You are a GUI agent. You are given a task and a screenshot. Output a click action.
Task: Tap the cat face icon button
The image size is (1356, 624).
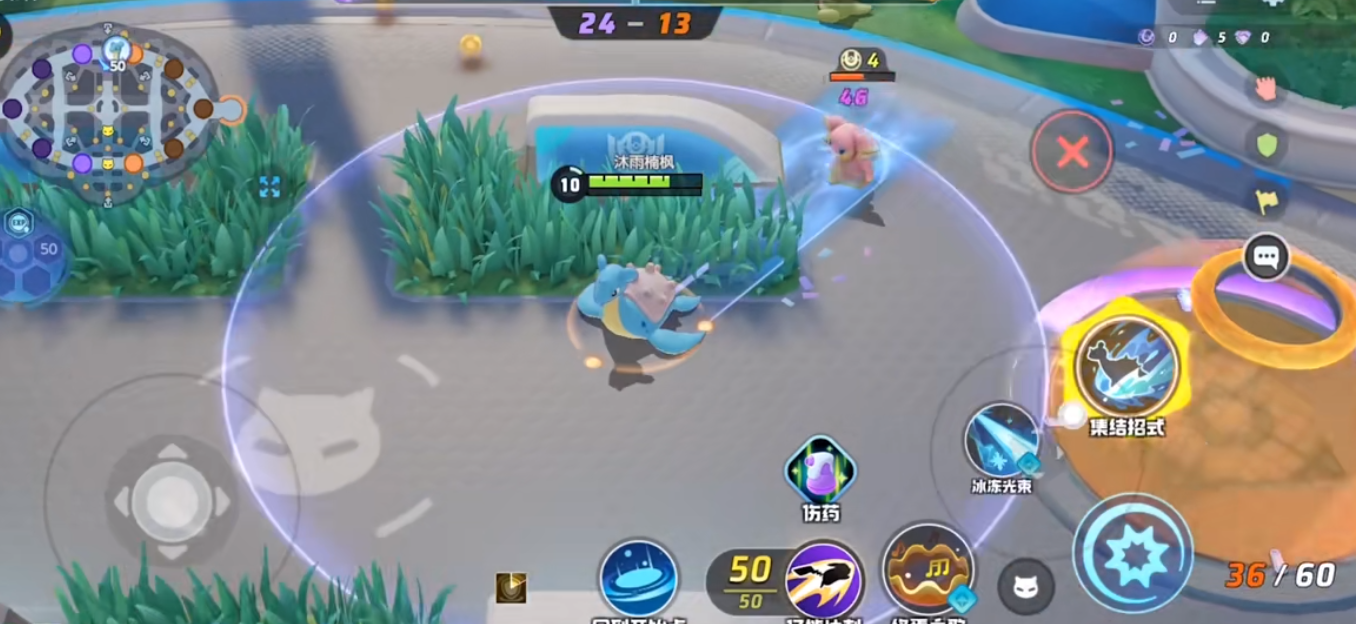click(x=1026, y=586)
